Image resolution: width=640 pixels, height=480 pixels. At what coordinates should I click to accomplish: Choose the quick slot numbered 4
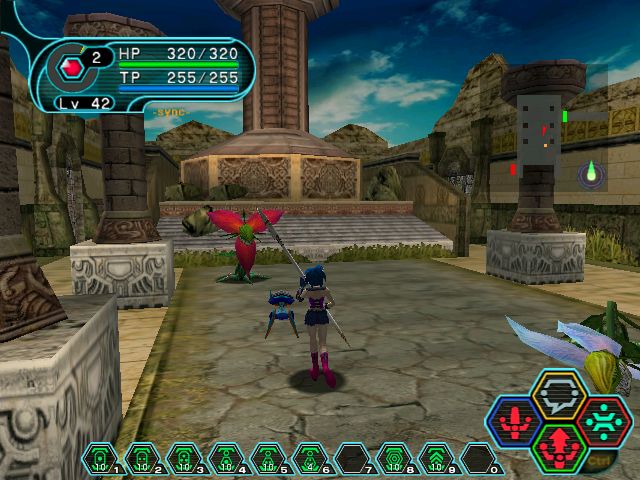[x=226, y=459]
